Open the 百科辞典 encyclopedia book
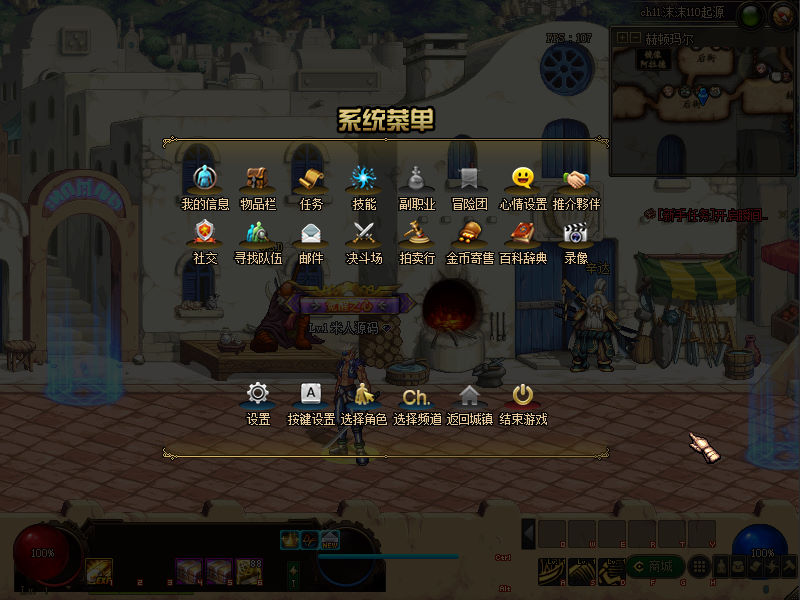 (x=523, y=234)
